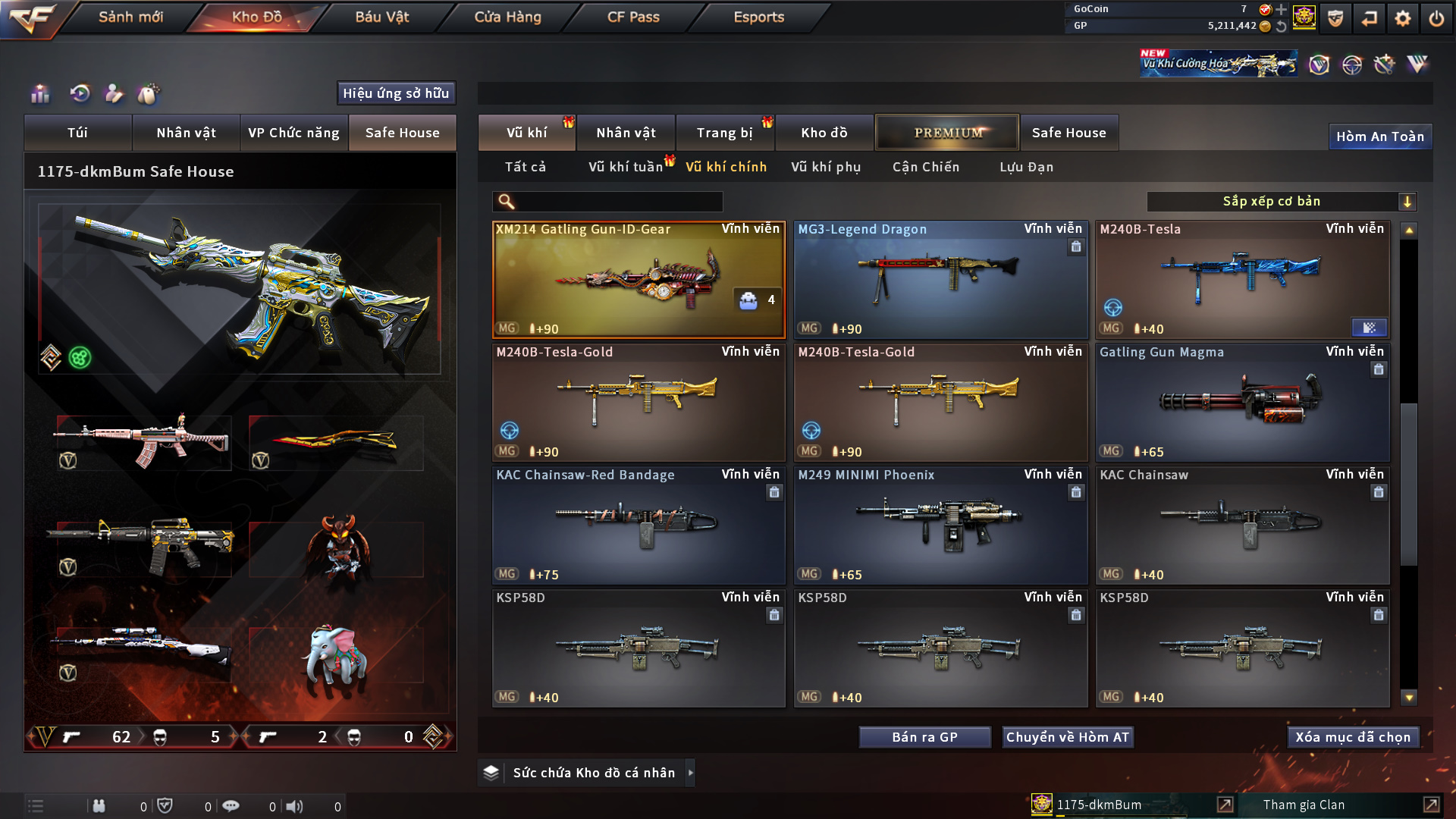Click the power exit button
The width and height of the screenshot is (1456, 819).
point(1436,18)
